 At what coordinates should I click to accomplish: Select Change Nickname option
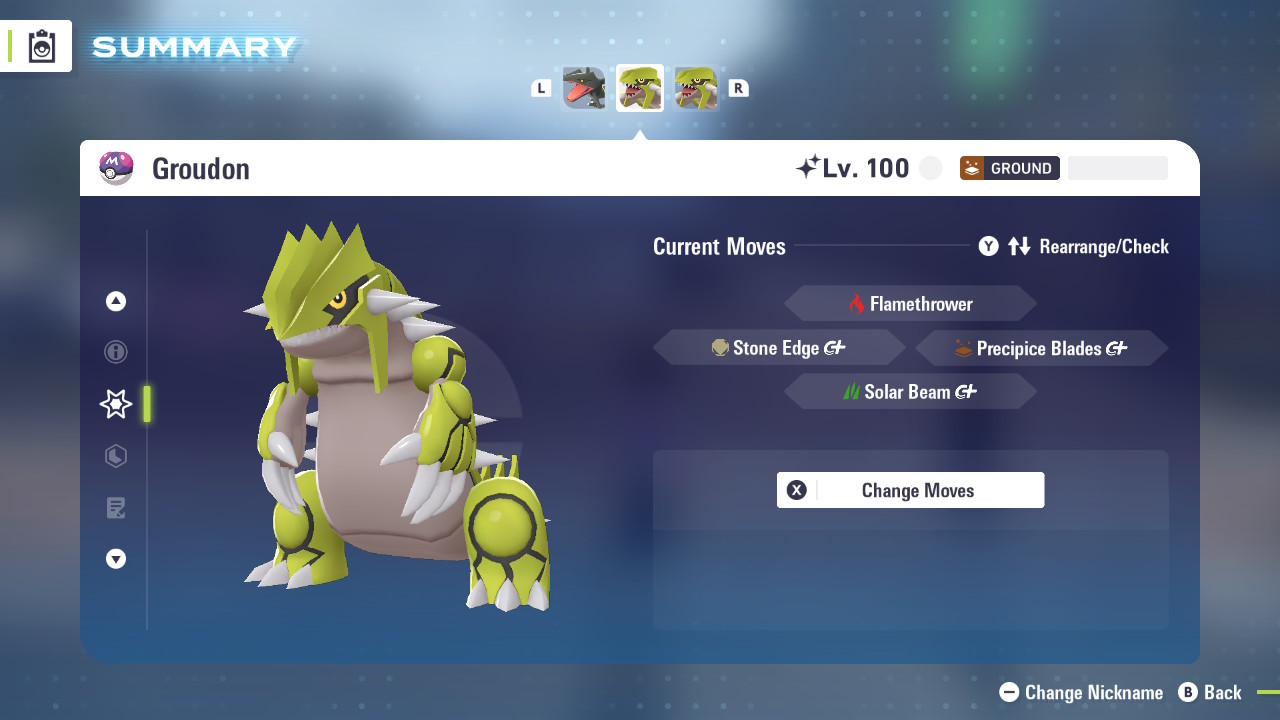click(x=1082, y=692)
